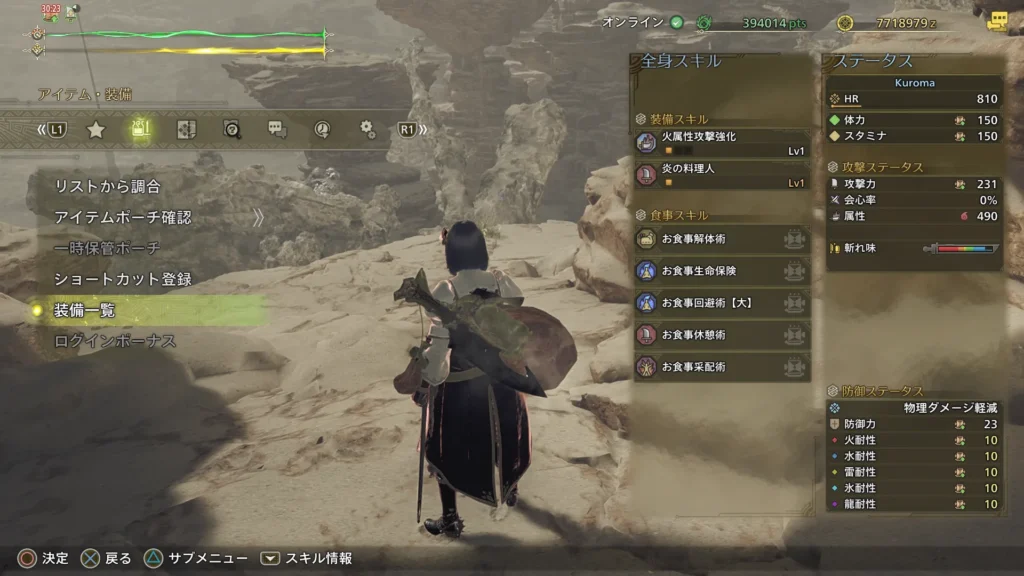Select the highlighted items and equipment tab
Screen dimensions: 1024x576
(141, 129)
